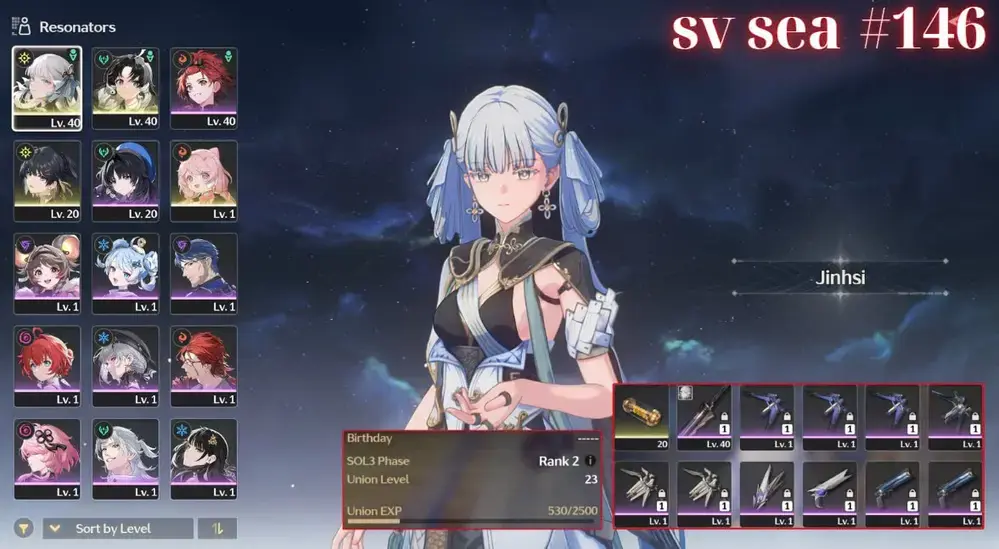Choose the gray-haired resonator with black hat
Image resolution: width=999 pixels, height=549 pixels.
[x=126, y=365]
